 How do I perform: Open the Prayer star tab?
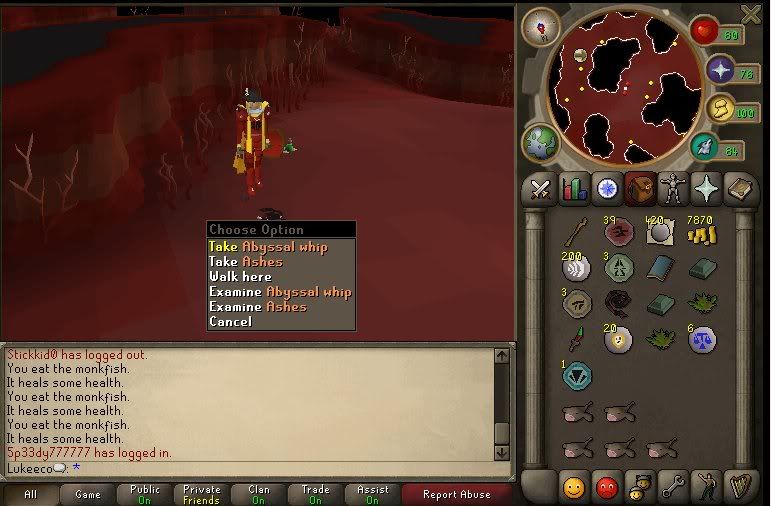[x=707, y=188]
